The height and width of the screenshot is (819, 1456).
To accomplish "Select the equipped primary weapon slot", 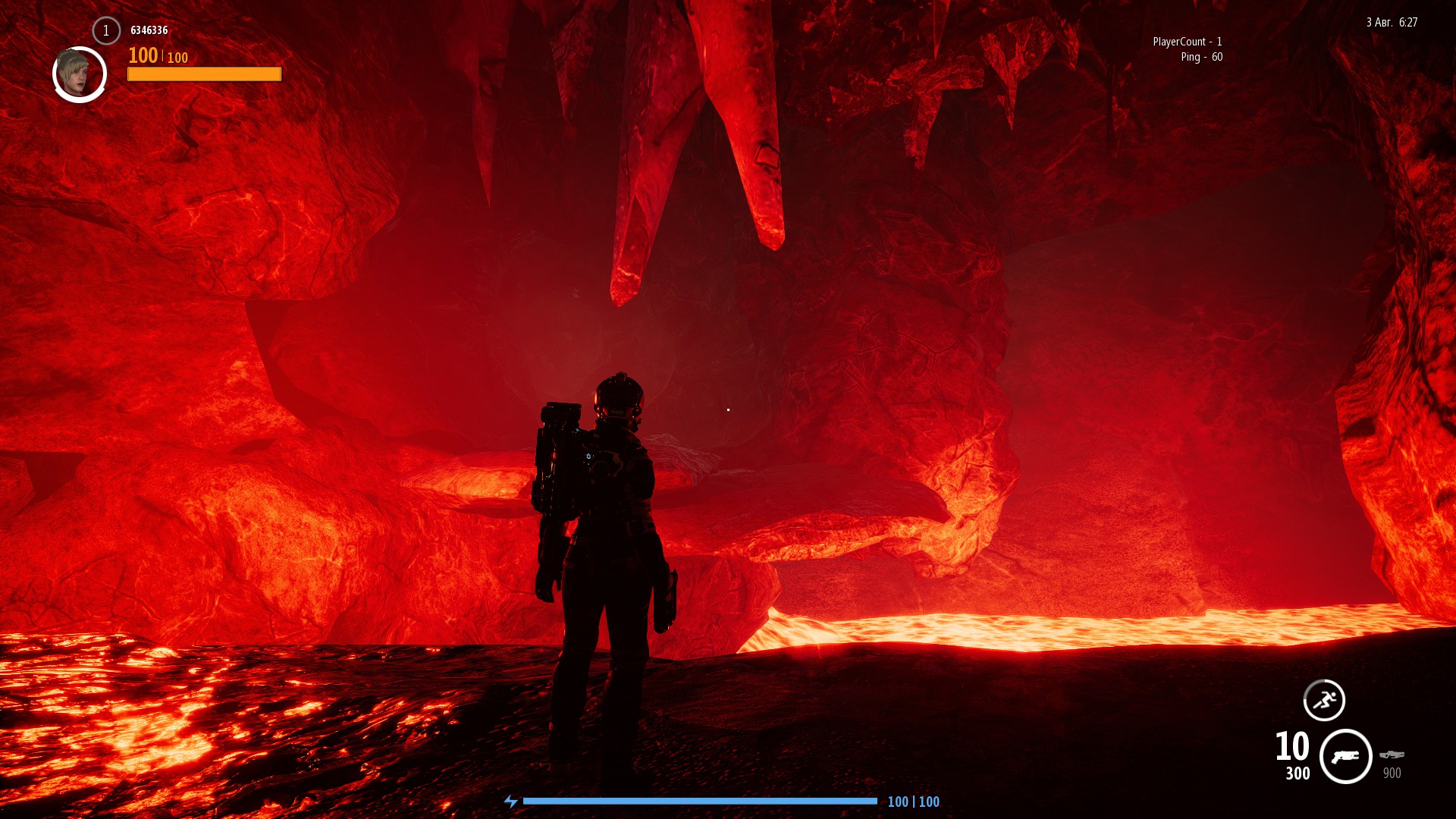I will click(1345, 756).
